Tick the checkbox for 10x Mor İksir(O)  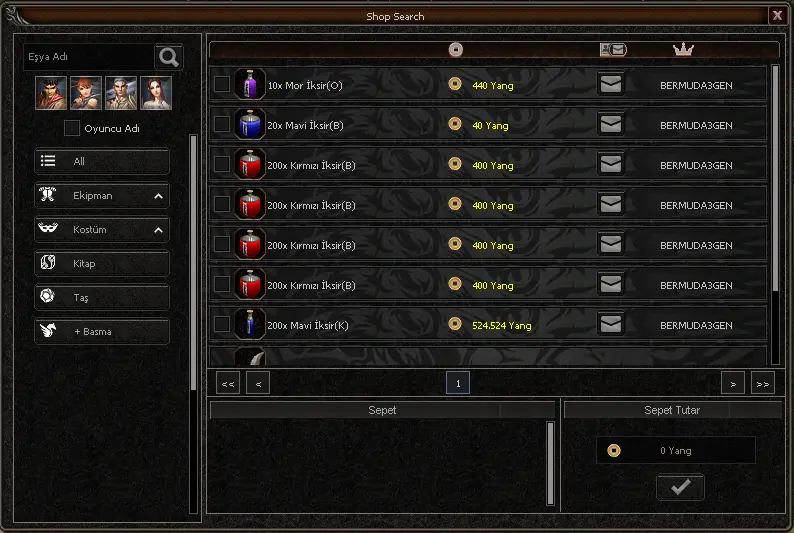click(x=222, y=85)
